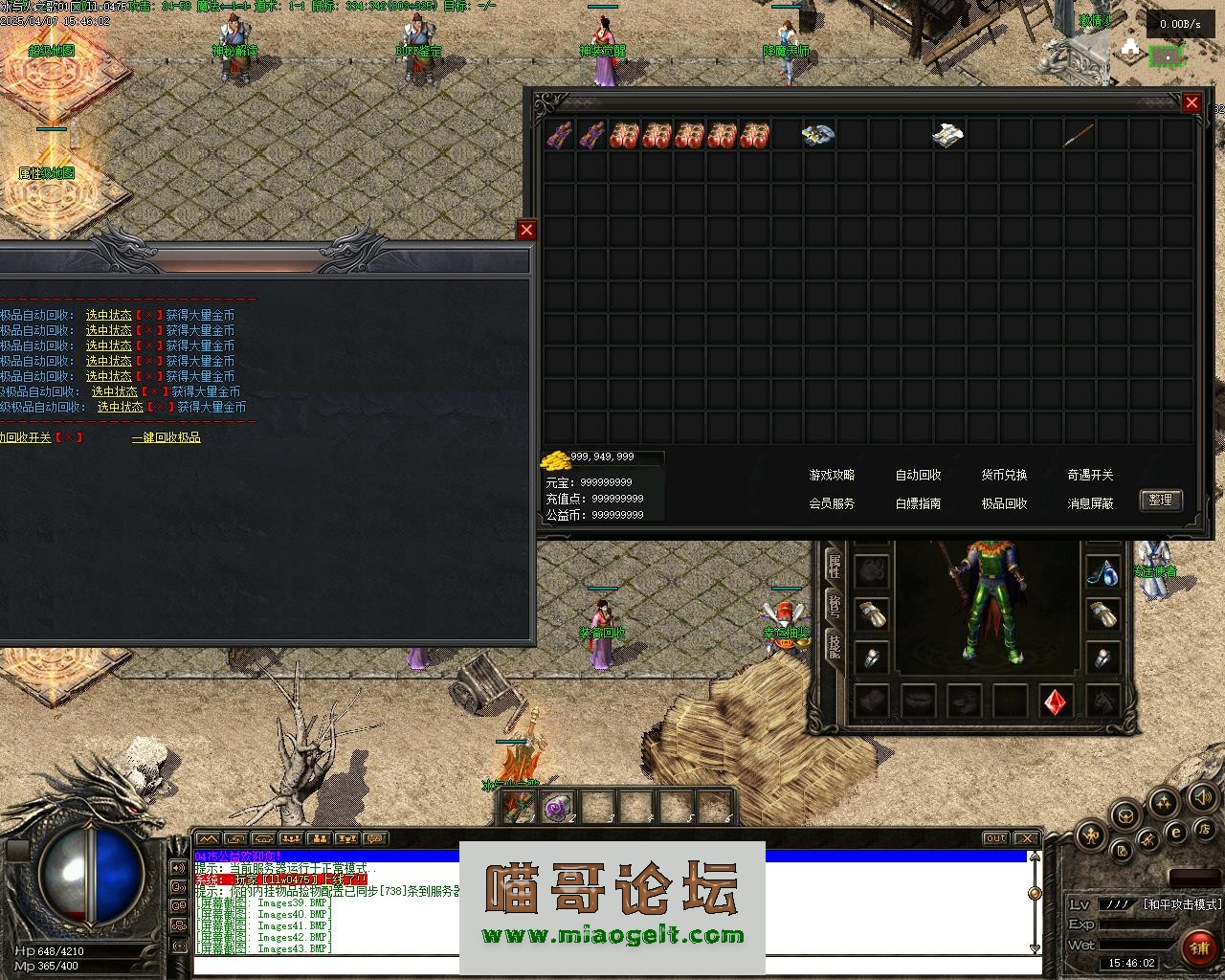This screenshot has width=1225, height=980.
Task: Click the 整理 sort button
Action: pos(1161,501)
